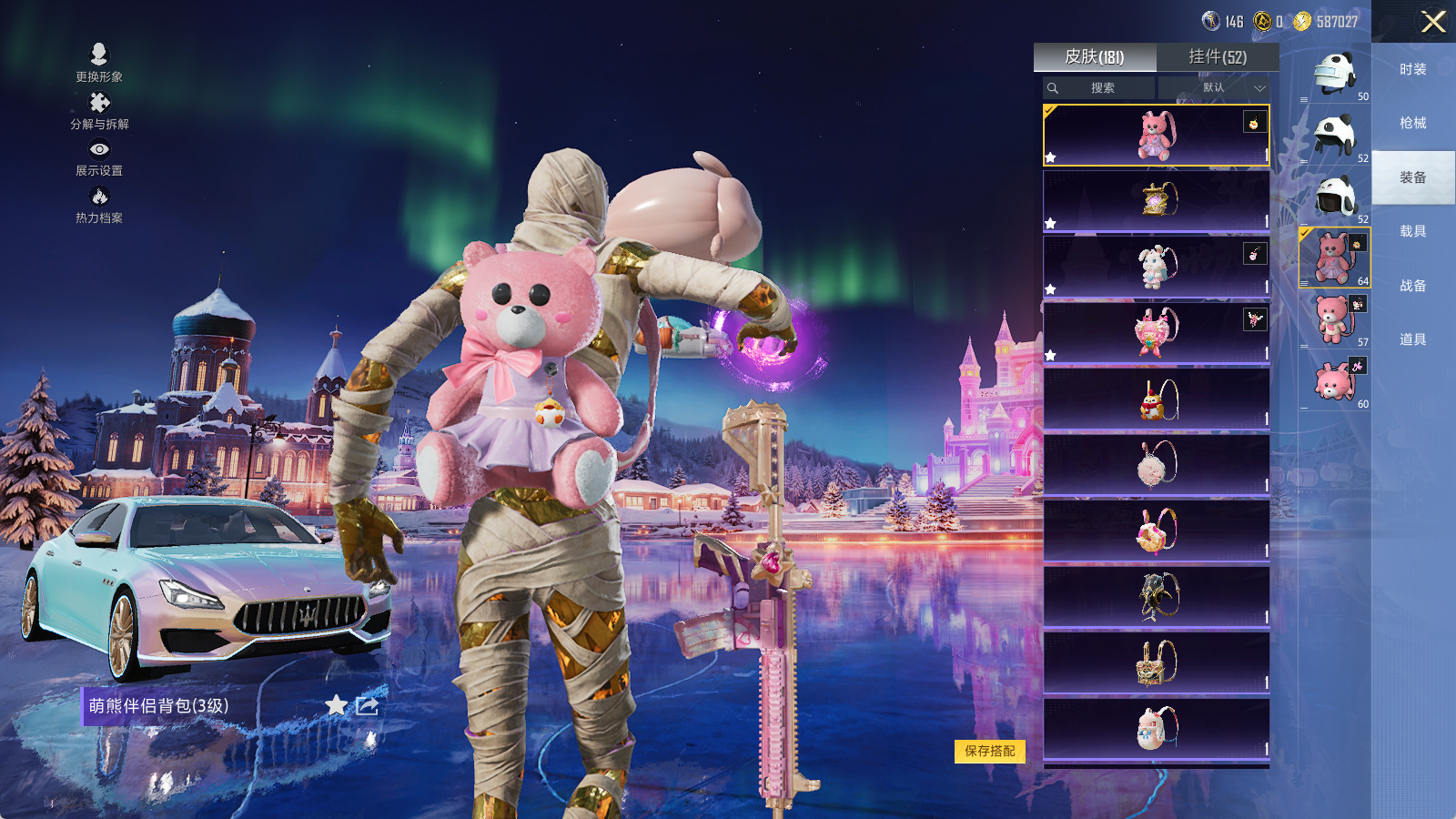
Task: View the 热力档案 flame icon
Action: pyautogui.click(x=99, y=204)
